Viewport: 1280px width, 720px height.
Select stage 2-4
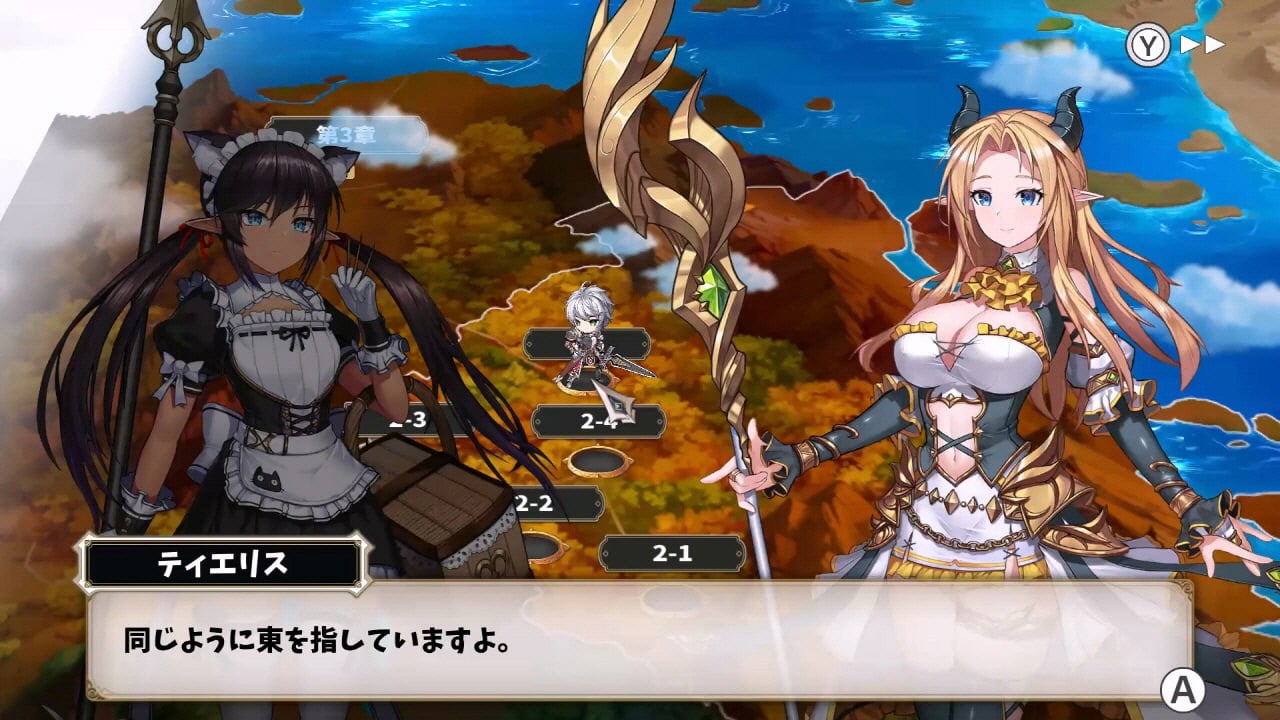click(x=600, y=420)
